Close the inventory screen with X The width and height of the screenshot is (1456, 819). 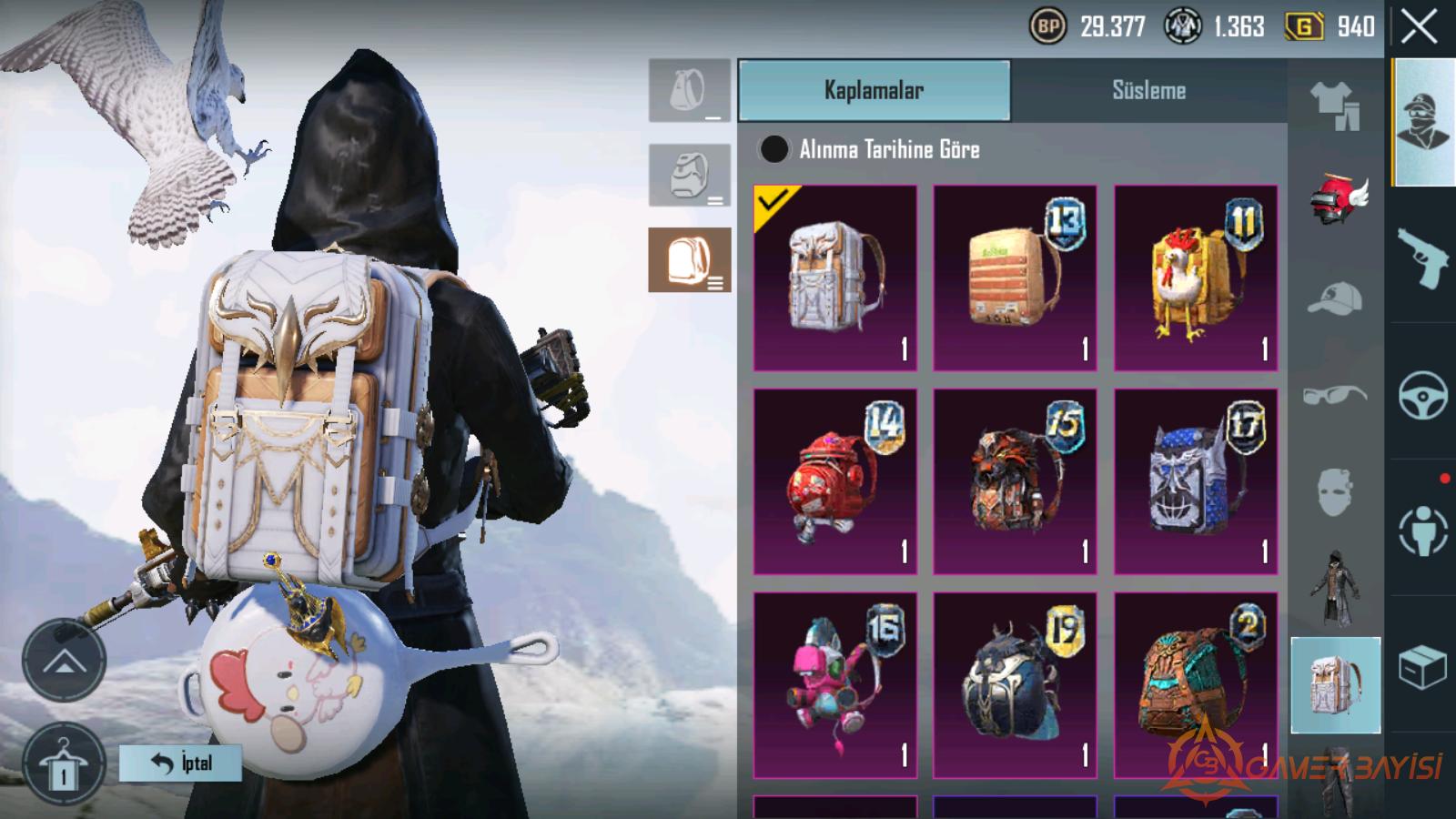1419,27
